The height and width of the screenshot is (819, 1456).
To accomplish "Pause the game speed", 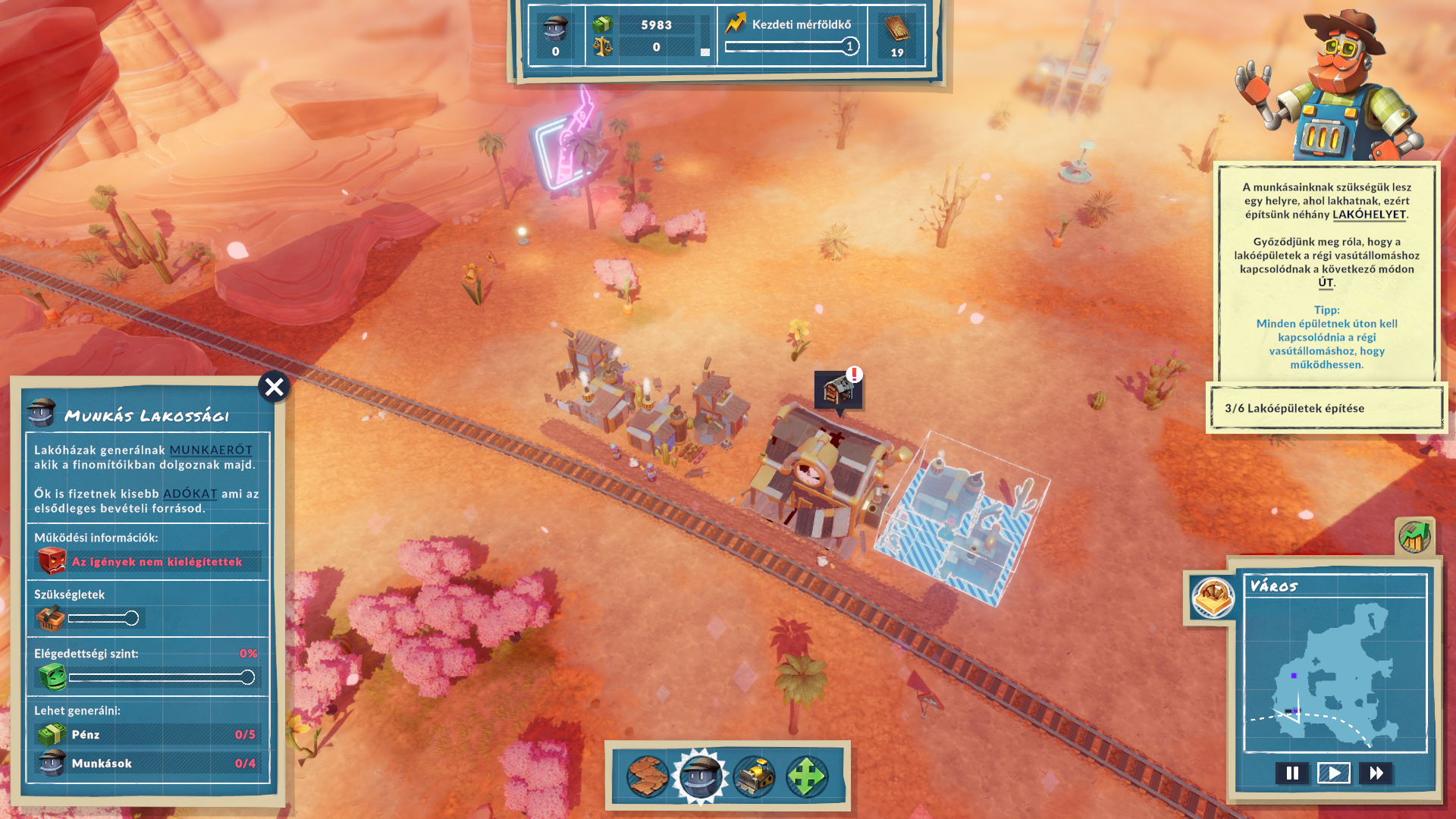I will 1292,773.
